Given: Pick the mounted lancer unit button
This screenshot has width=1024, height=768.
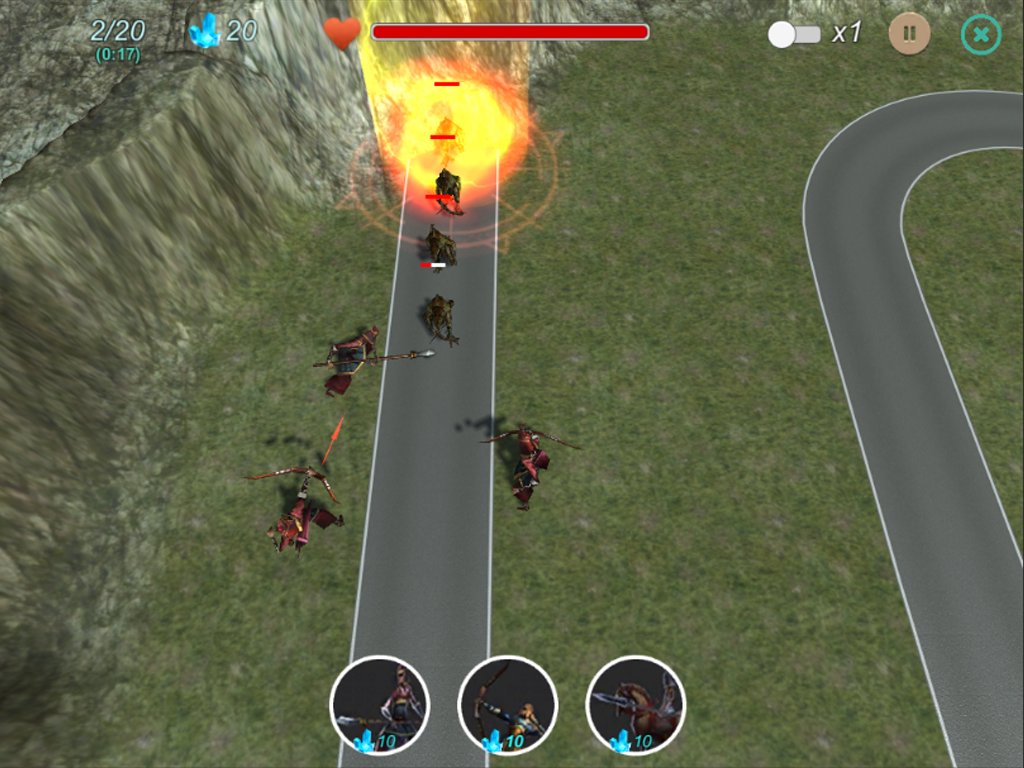Looking at the screenshot, I should pos(636,705).
